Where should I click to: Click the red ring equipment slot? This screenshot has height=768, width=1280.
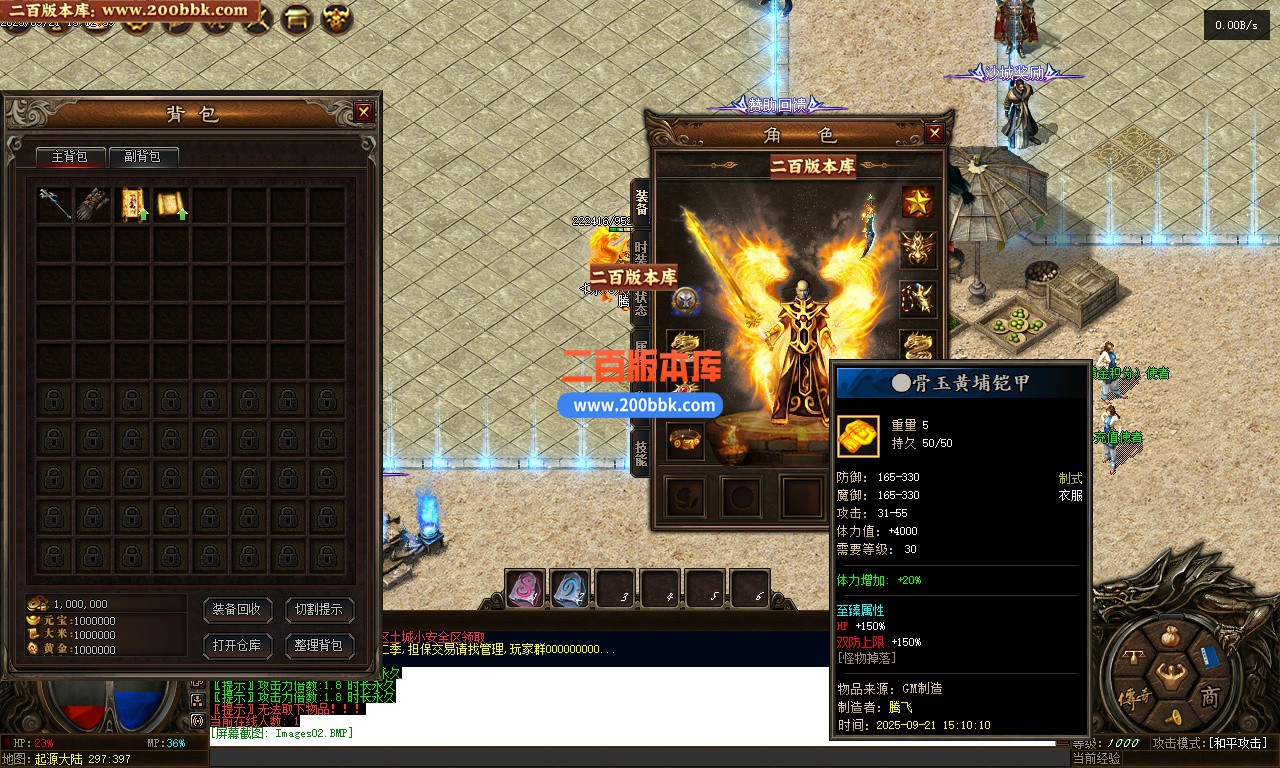coord(685,439)
